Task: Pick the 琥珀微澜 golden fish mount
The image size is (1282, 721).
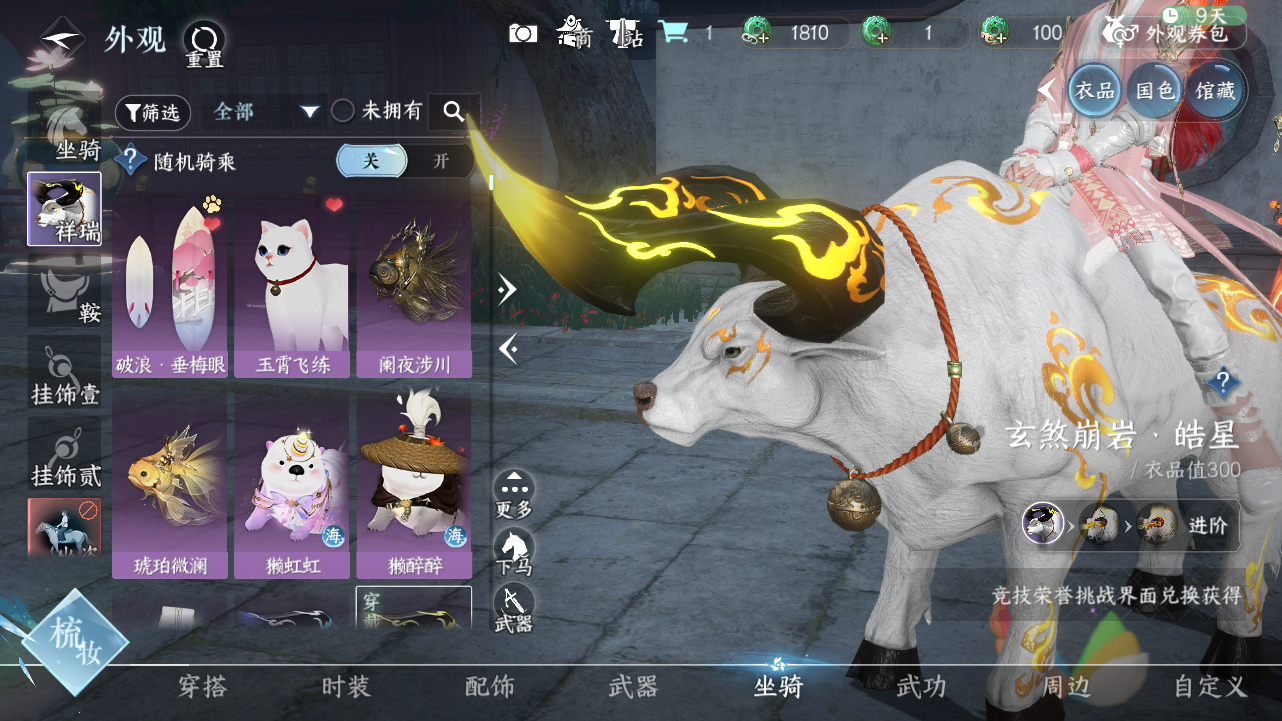Action: (x=170, y=486)
